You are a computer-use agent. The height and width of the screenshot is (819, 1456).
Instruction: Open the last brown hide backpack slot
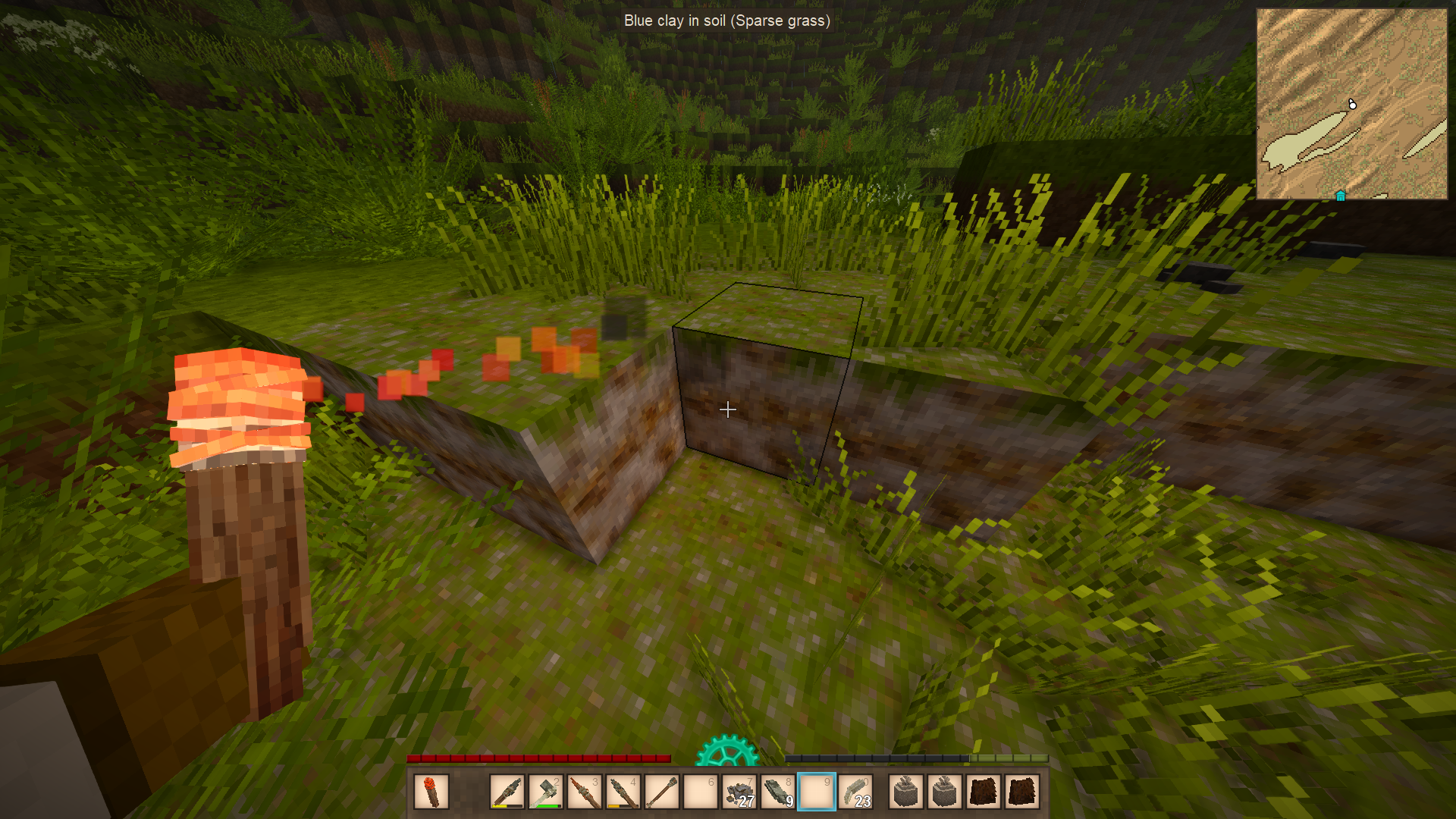tap(1022, 792)
